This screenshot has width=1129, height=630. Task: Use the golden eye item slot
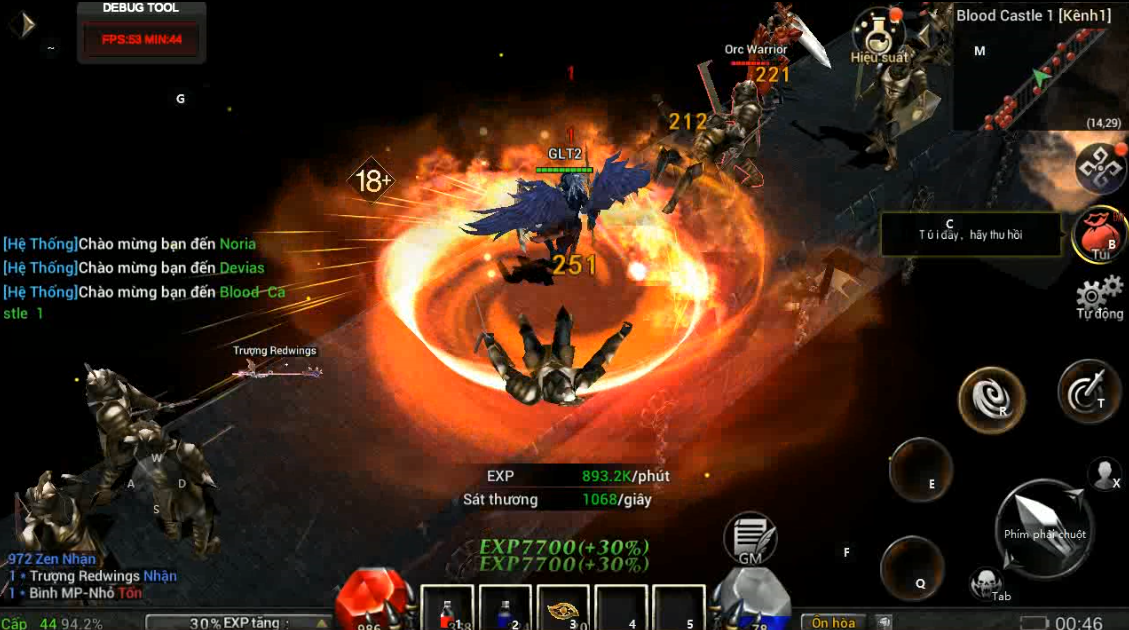(x=564, y=609)
